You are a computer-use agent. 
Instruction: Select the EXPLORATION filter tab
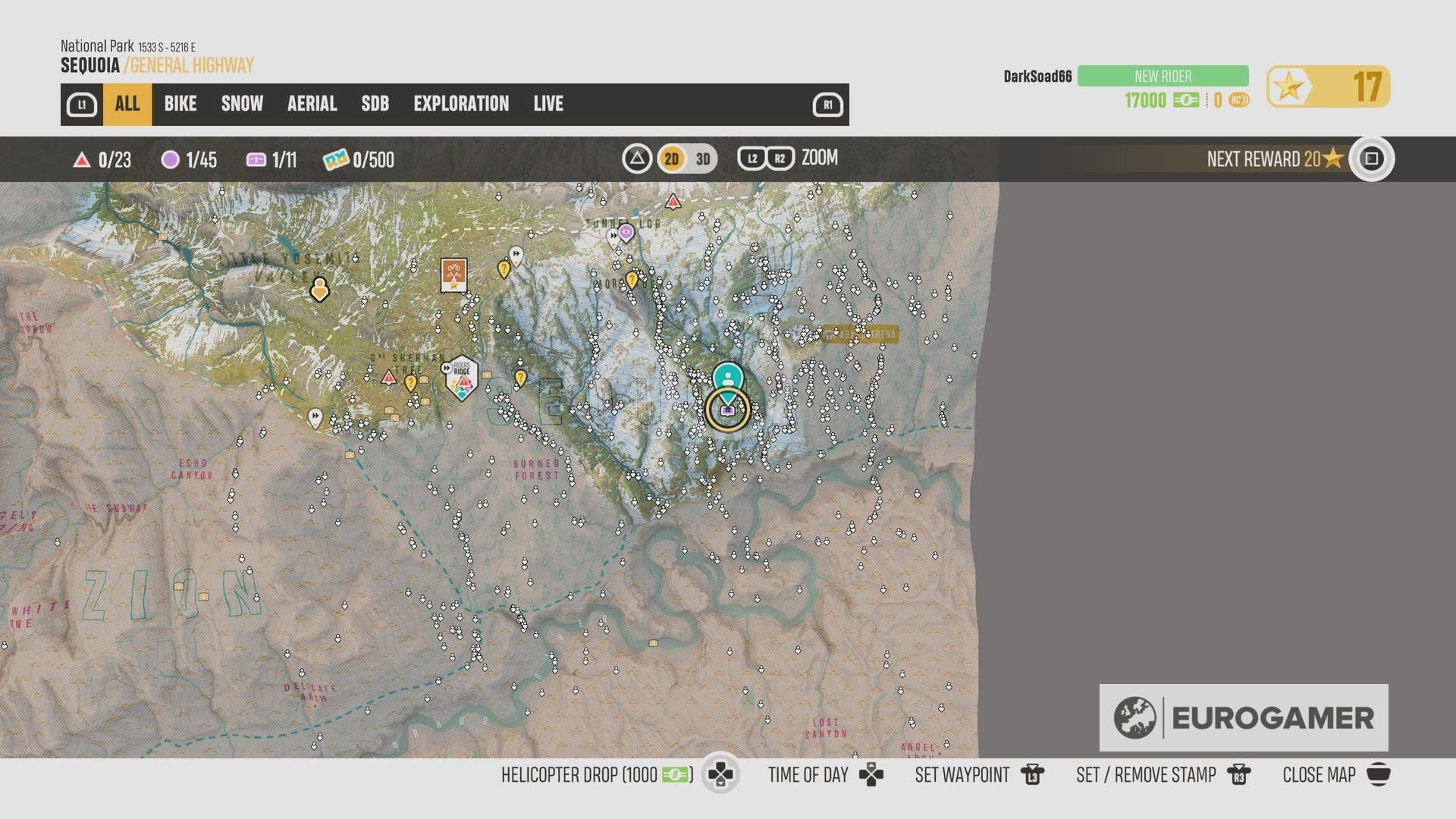pos(461,104)
